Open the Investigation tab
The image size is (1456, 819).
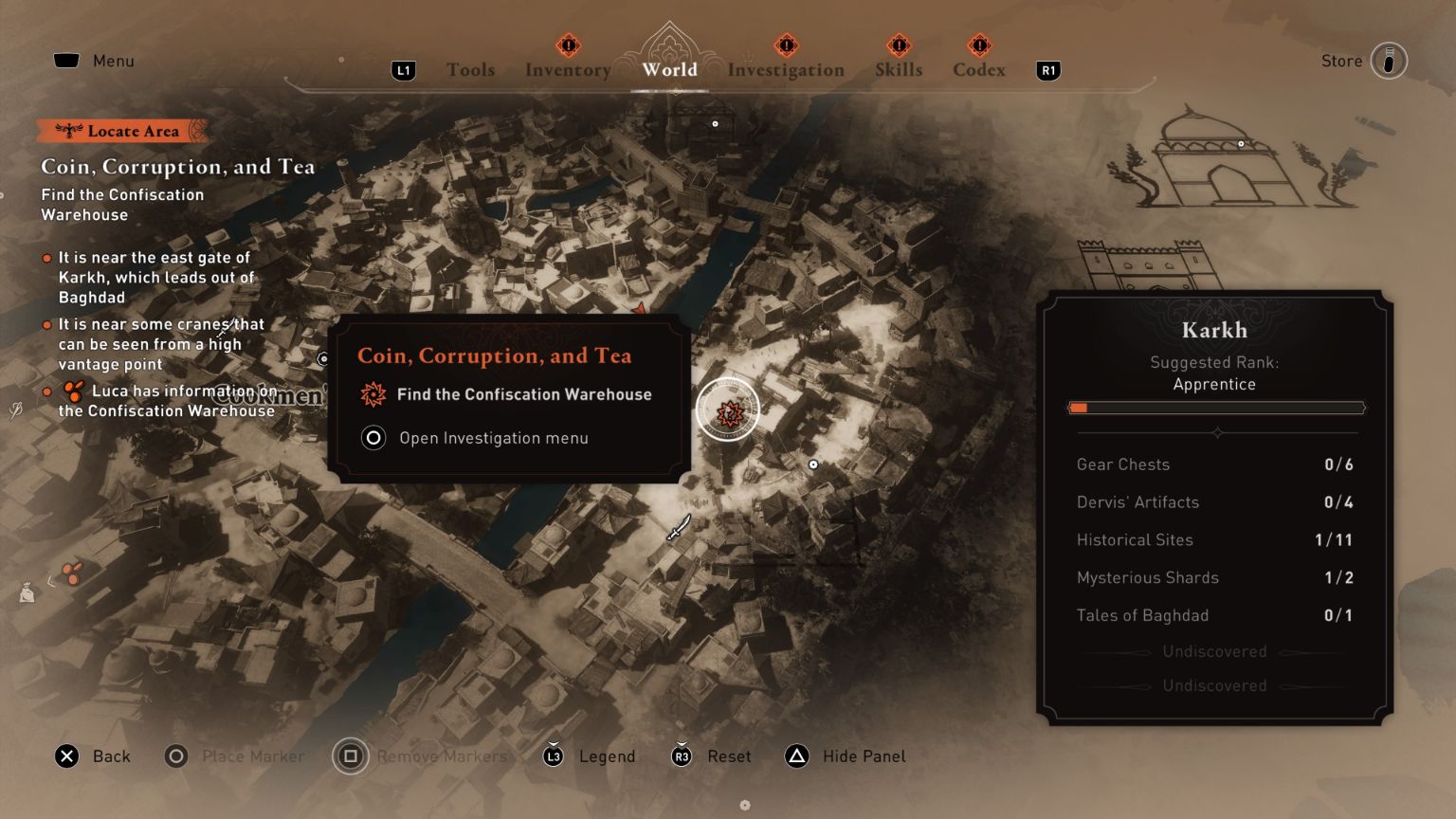[786, 69]
